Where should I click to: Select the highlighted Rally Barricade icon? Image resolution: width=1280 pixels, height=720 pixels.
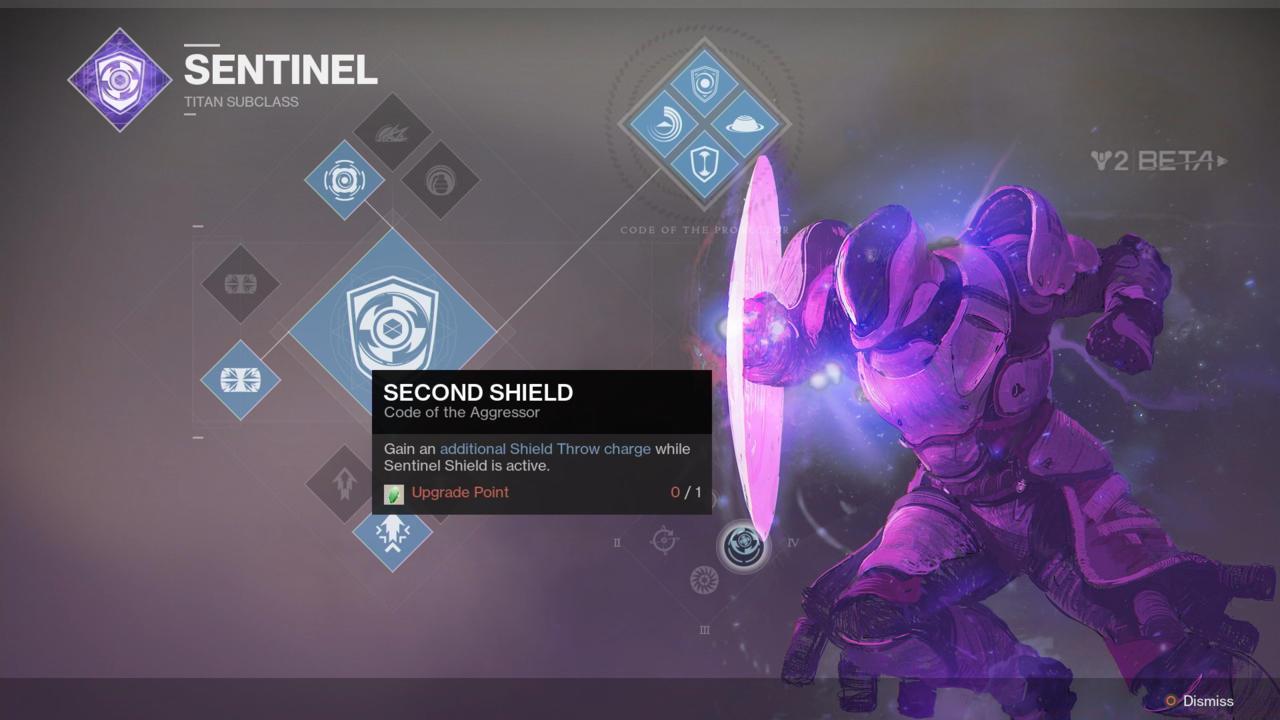coord(240,381)
